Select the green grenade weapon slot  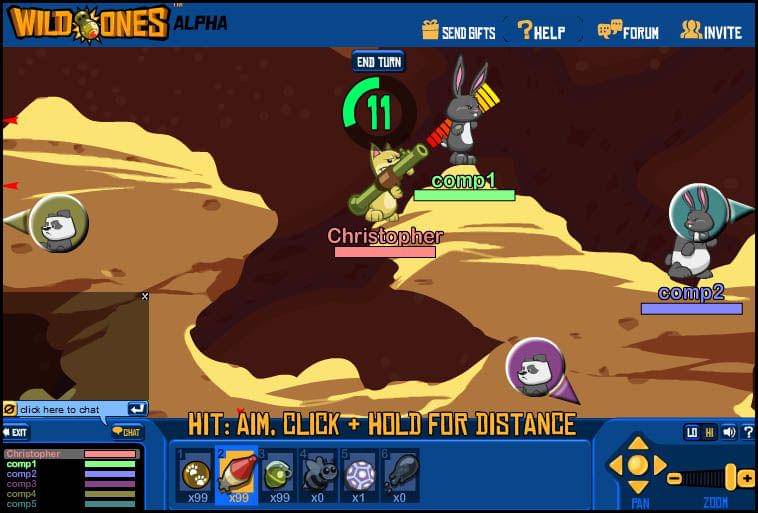tap(278, 474)
